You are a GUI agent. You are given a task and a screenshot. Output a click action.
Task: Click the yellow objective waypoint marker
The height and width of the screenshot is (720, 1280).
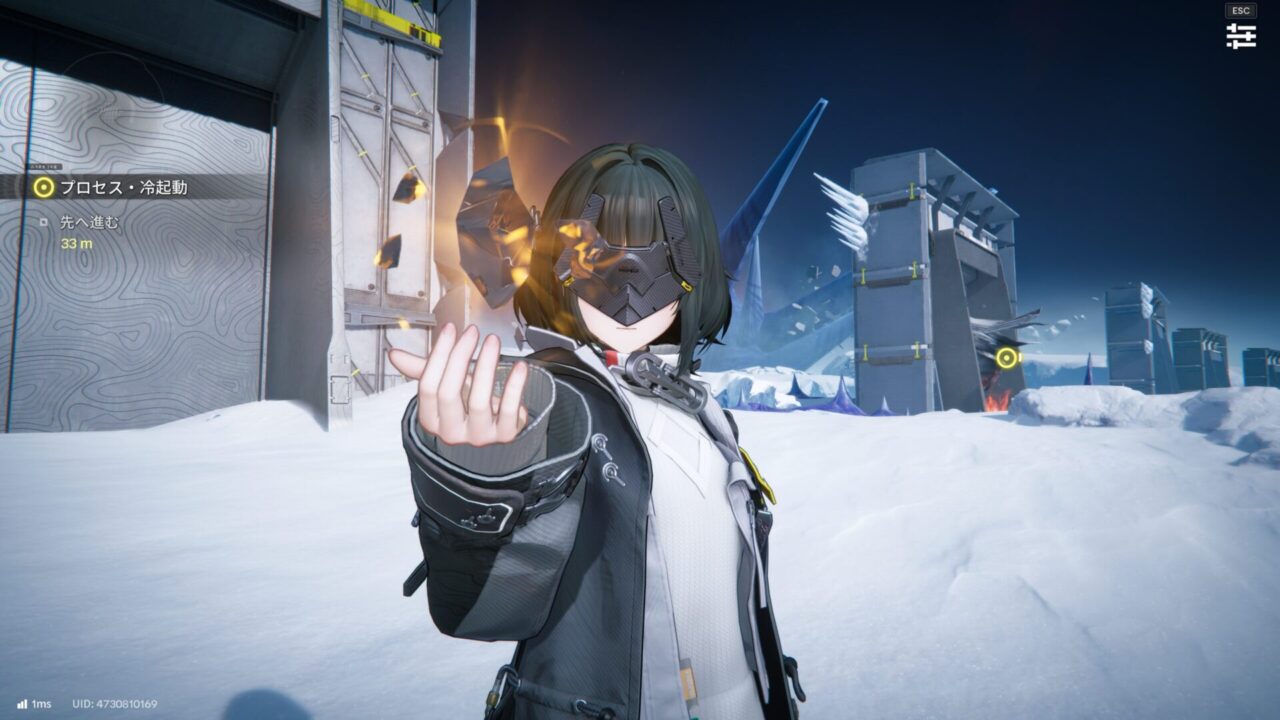tap(1006, 358)
